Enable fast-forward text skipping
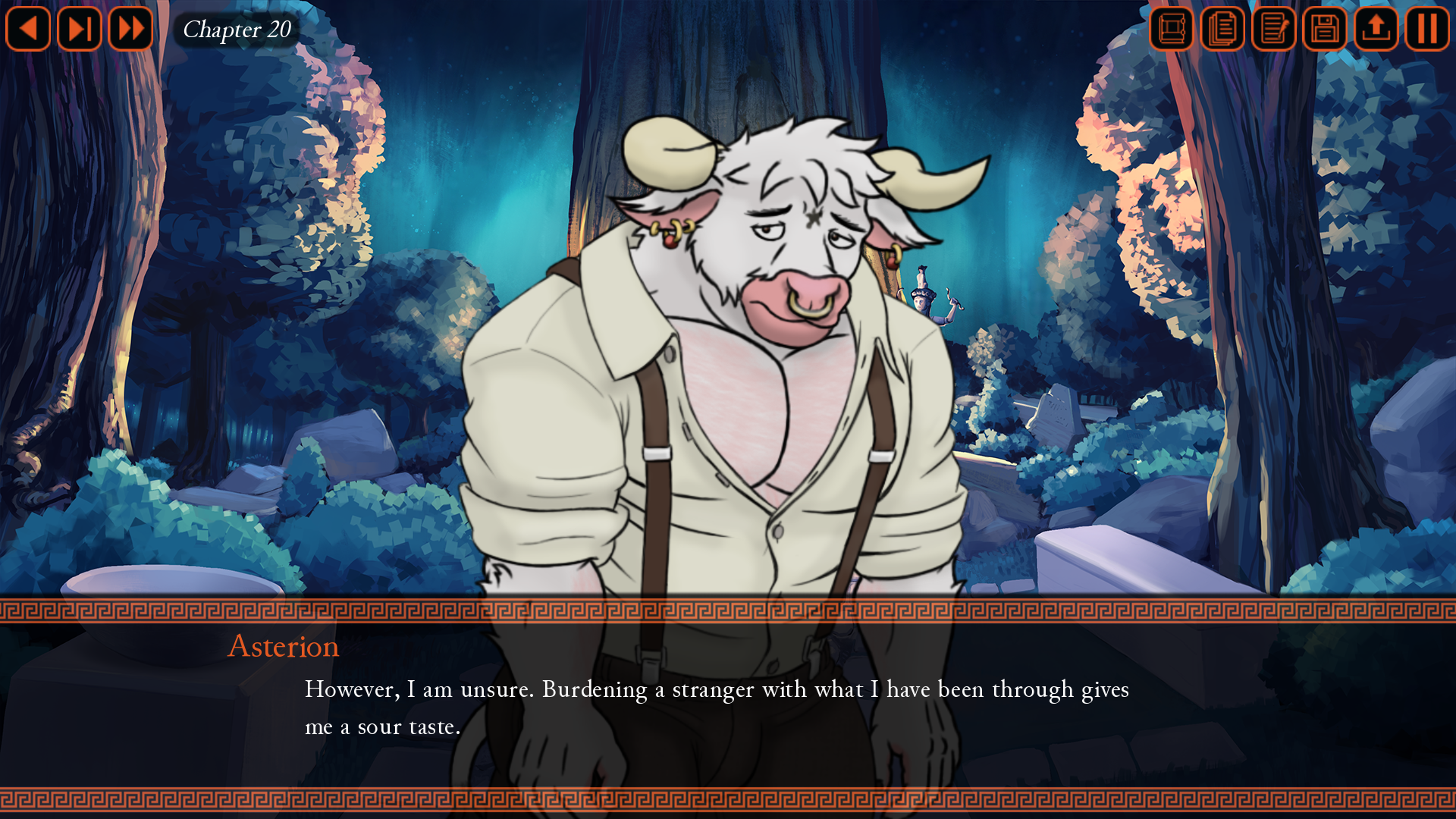The width and height of the screenshot is (1456, 819). pyautogui.click(x=130, y=29)
